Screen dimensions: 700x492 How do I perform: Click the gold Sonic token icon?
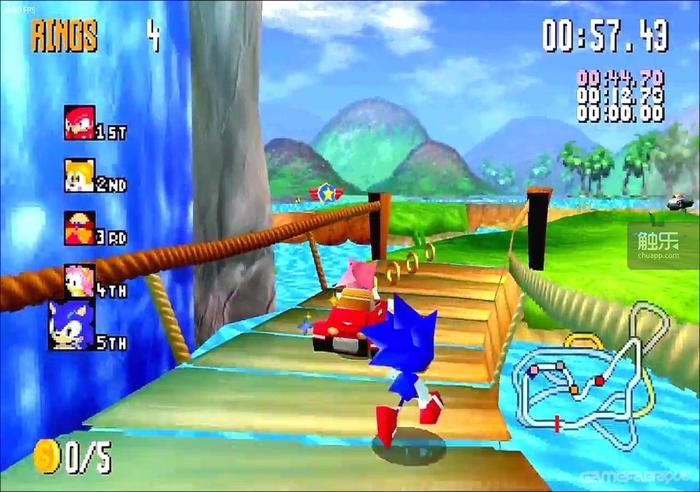pyautogui.click(x=46, y=456)
